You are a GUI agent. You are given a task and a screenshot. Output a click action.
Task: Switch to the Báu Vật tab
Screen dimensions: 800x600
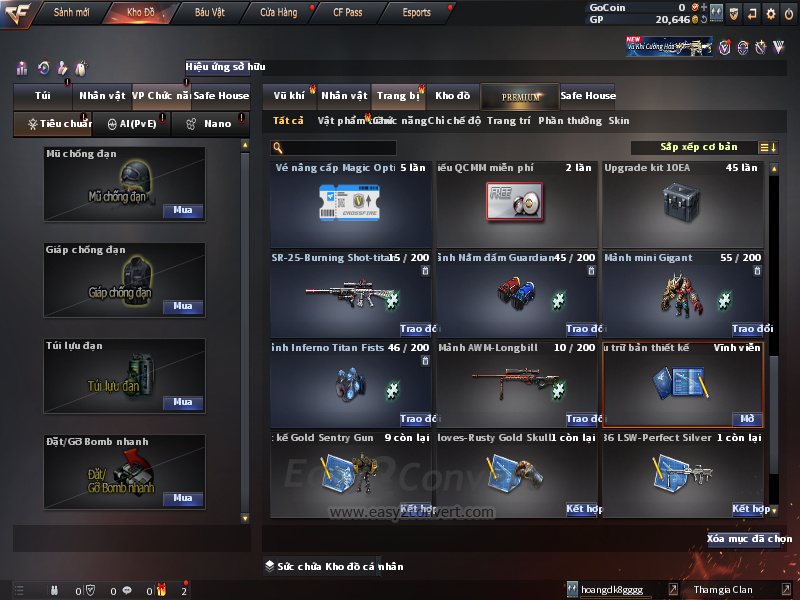click(209, 13)
